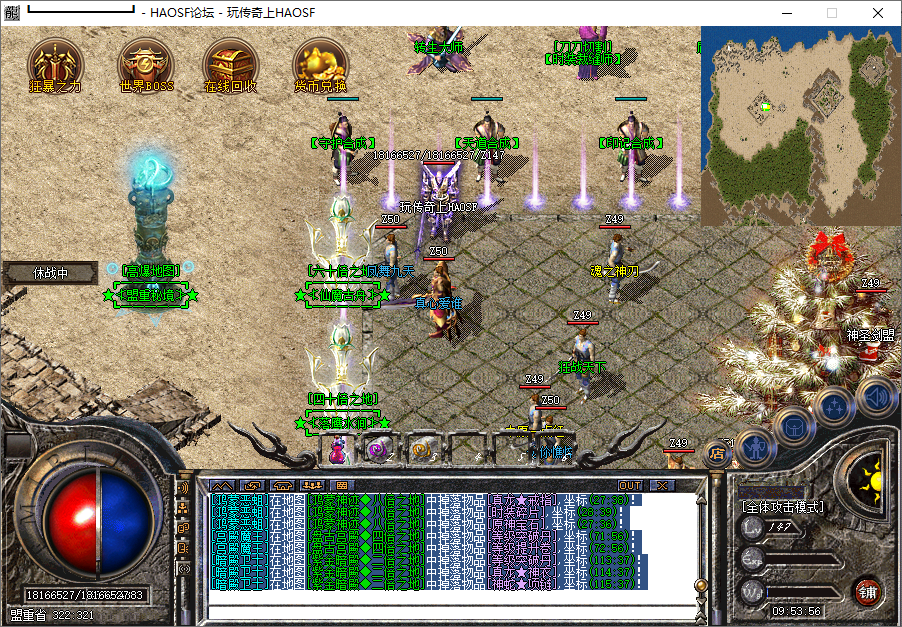Open the 狂暴之力 icon
The image size is (902, 627).
[x=55, y=64]
